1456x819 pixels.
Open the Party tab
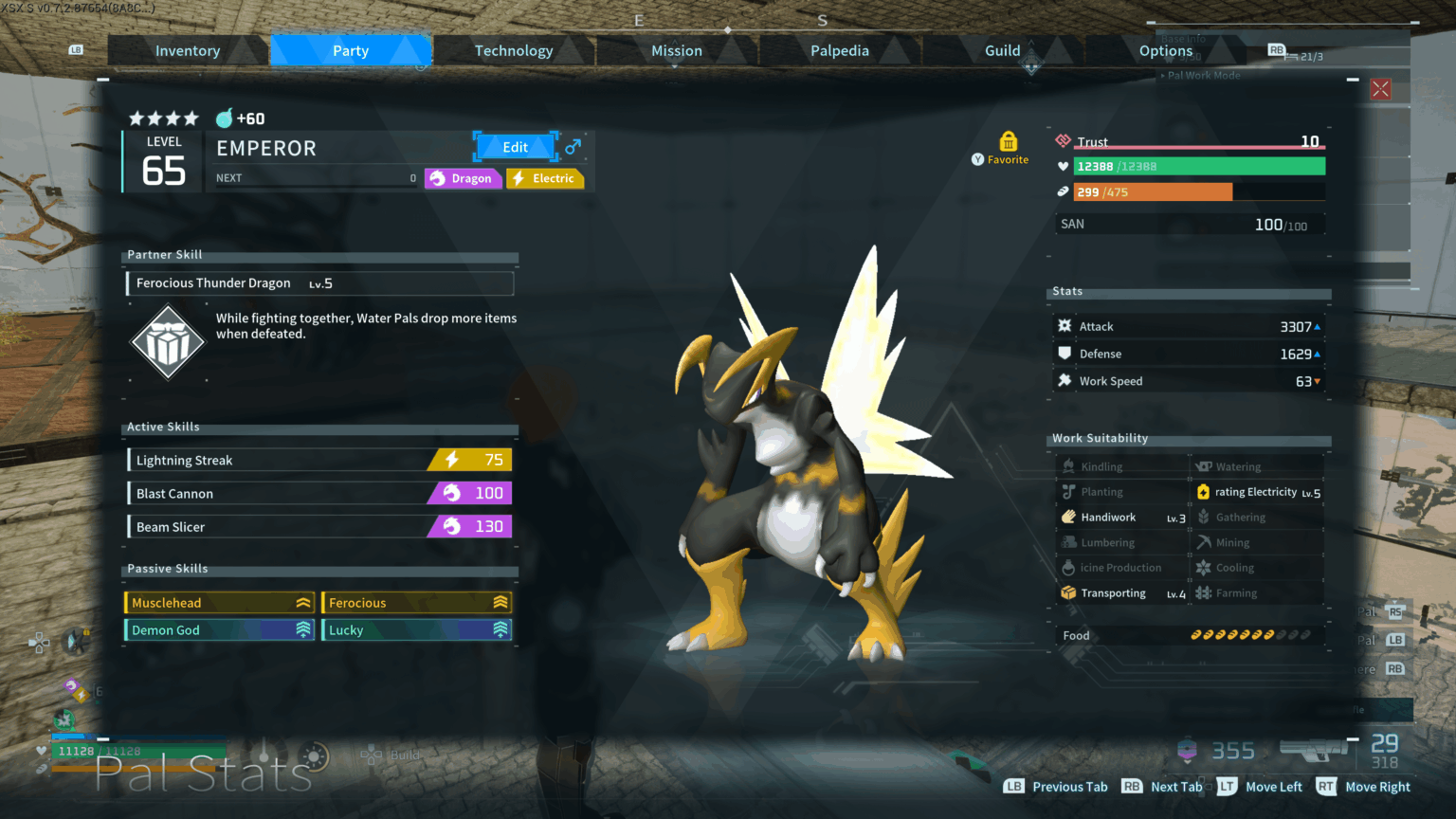click(351, 51)
